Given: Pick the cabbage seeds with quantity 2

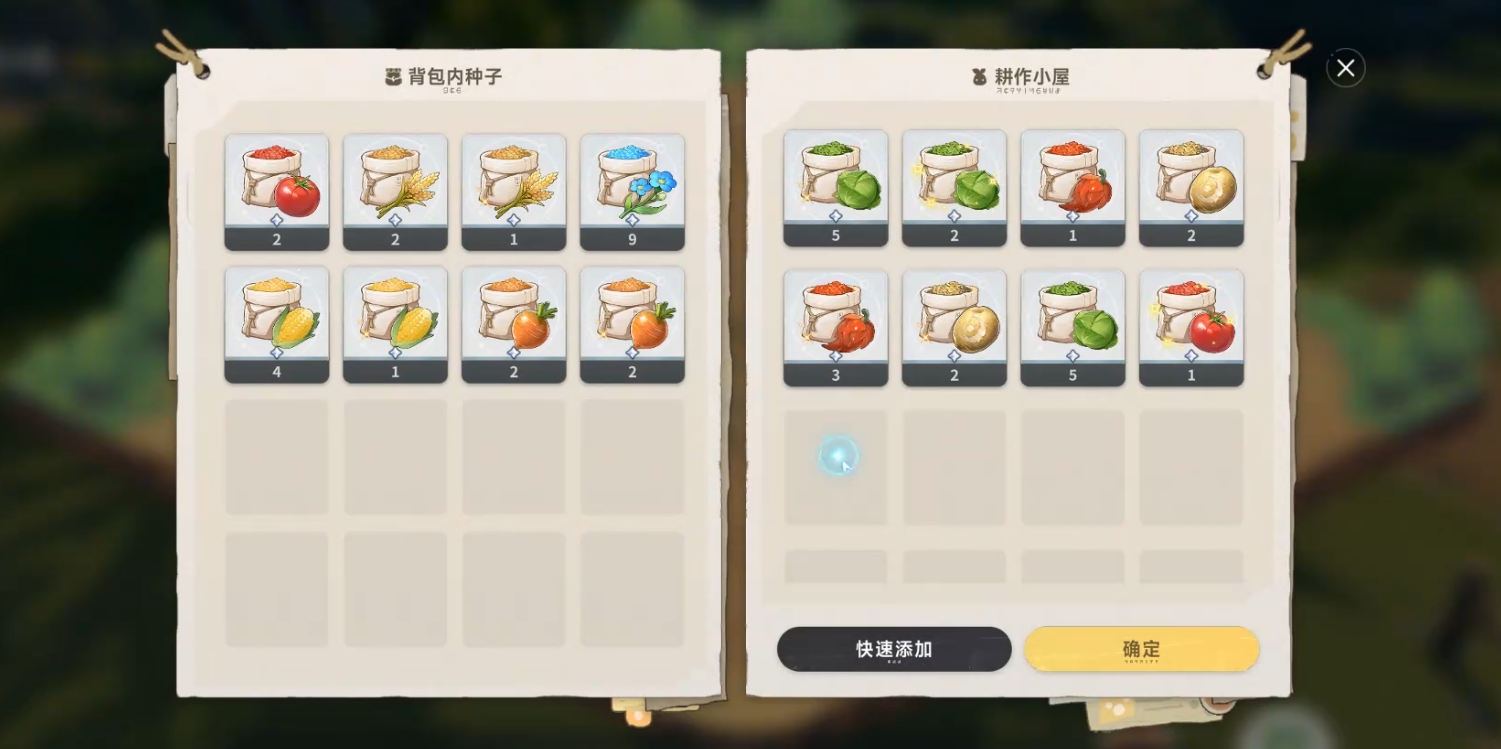Looking at the screenshot, I should (954, 186).
